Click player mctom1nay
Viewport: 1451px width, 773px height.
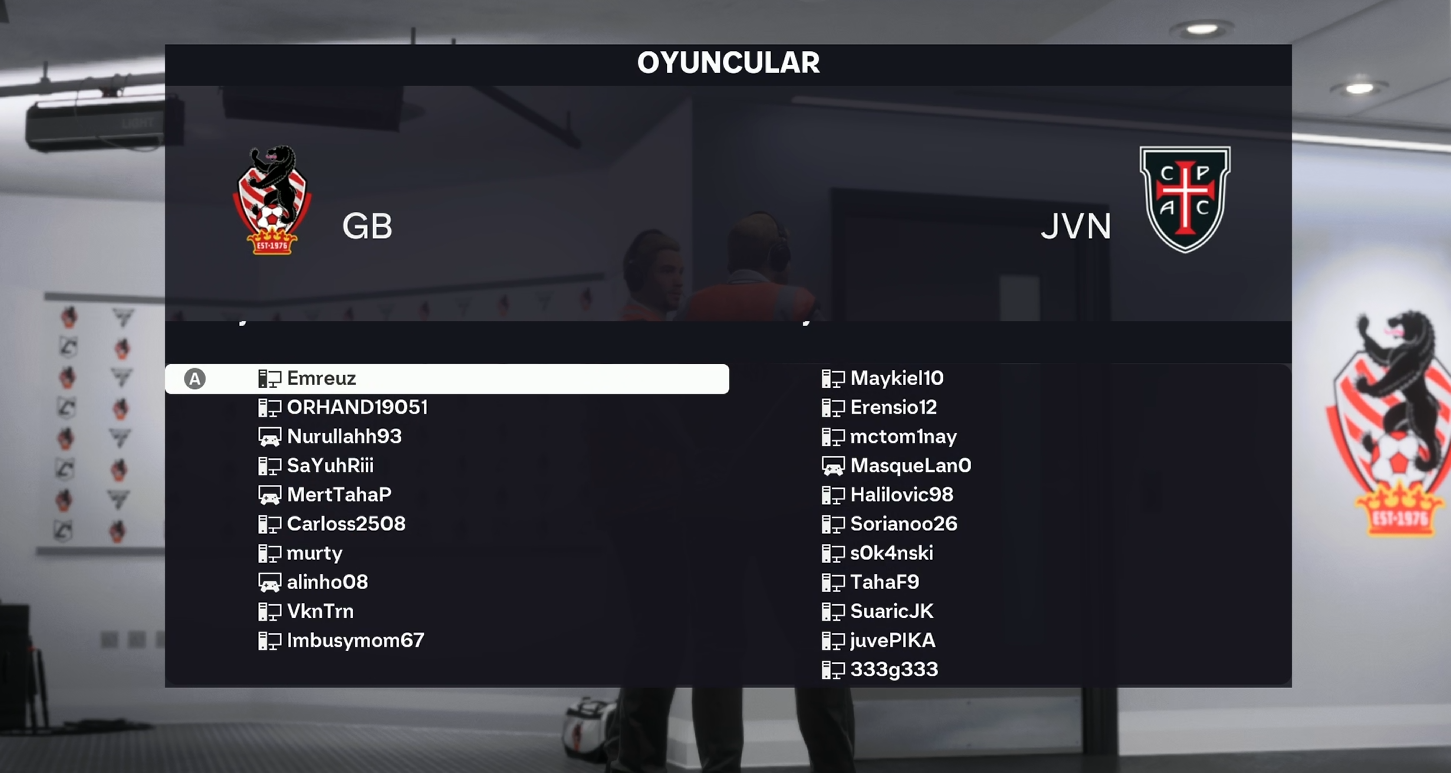tap(903, 437)
